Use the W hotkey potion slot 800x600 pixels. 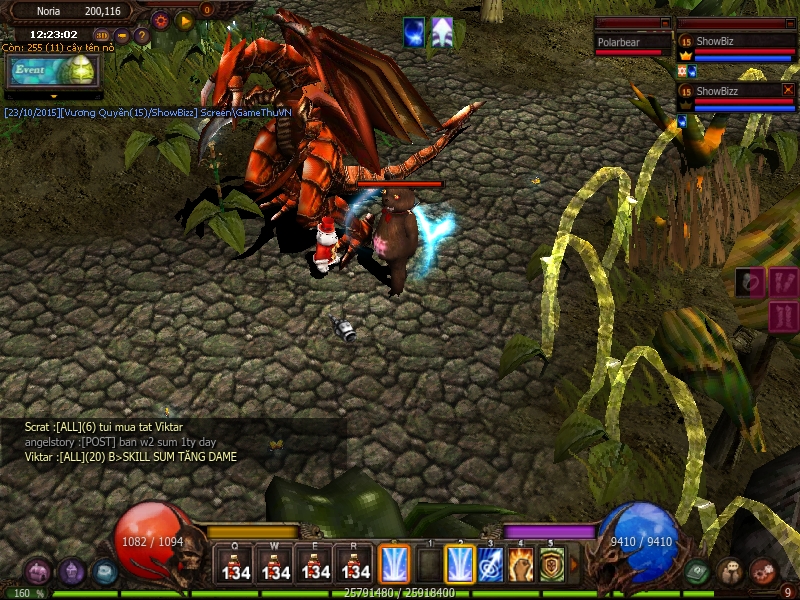tap(274, 564)
